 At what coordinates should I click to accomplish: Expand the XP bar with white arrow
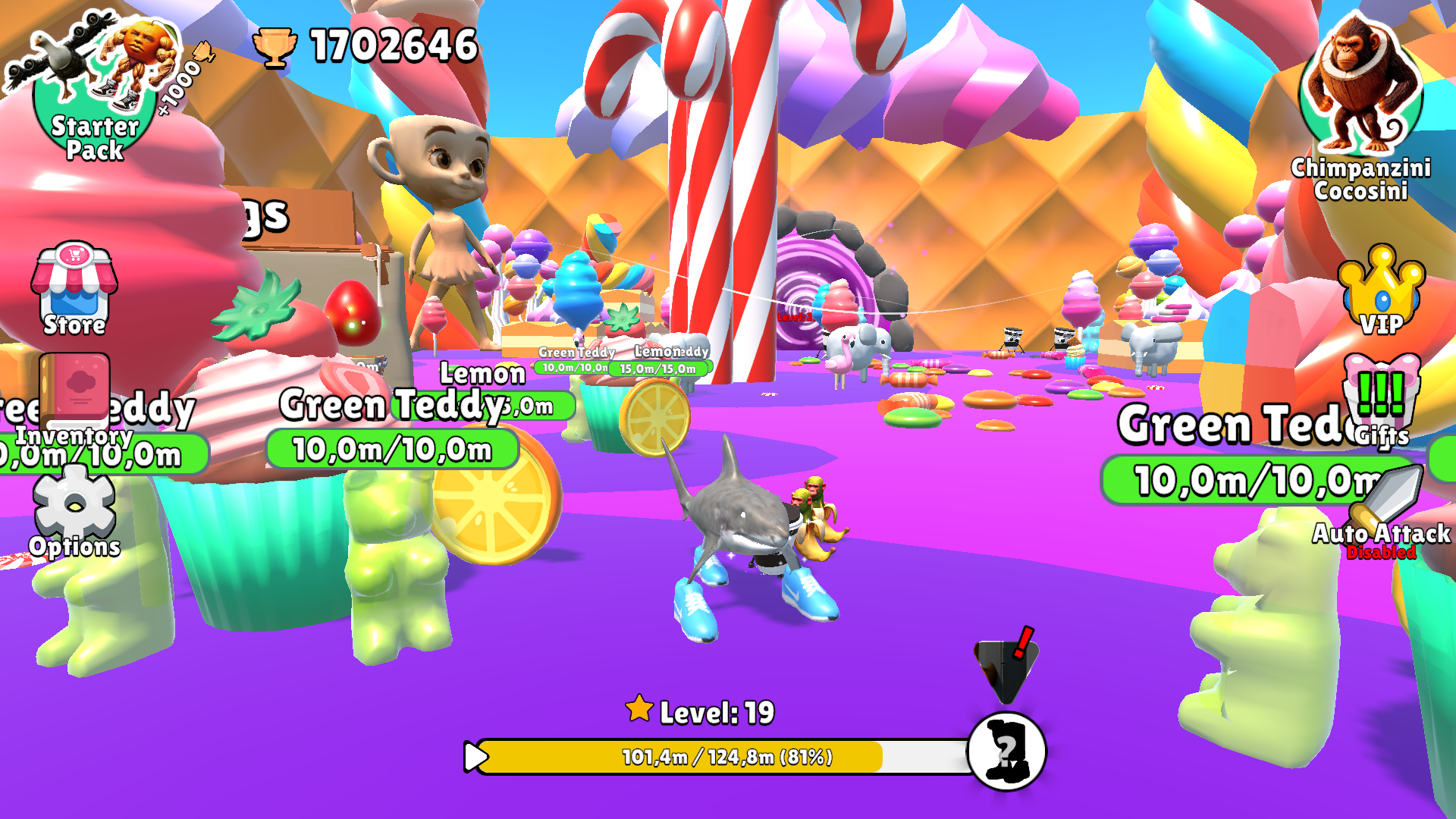click(x=476, y=756)
